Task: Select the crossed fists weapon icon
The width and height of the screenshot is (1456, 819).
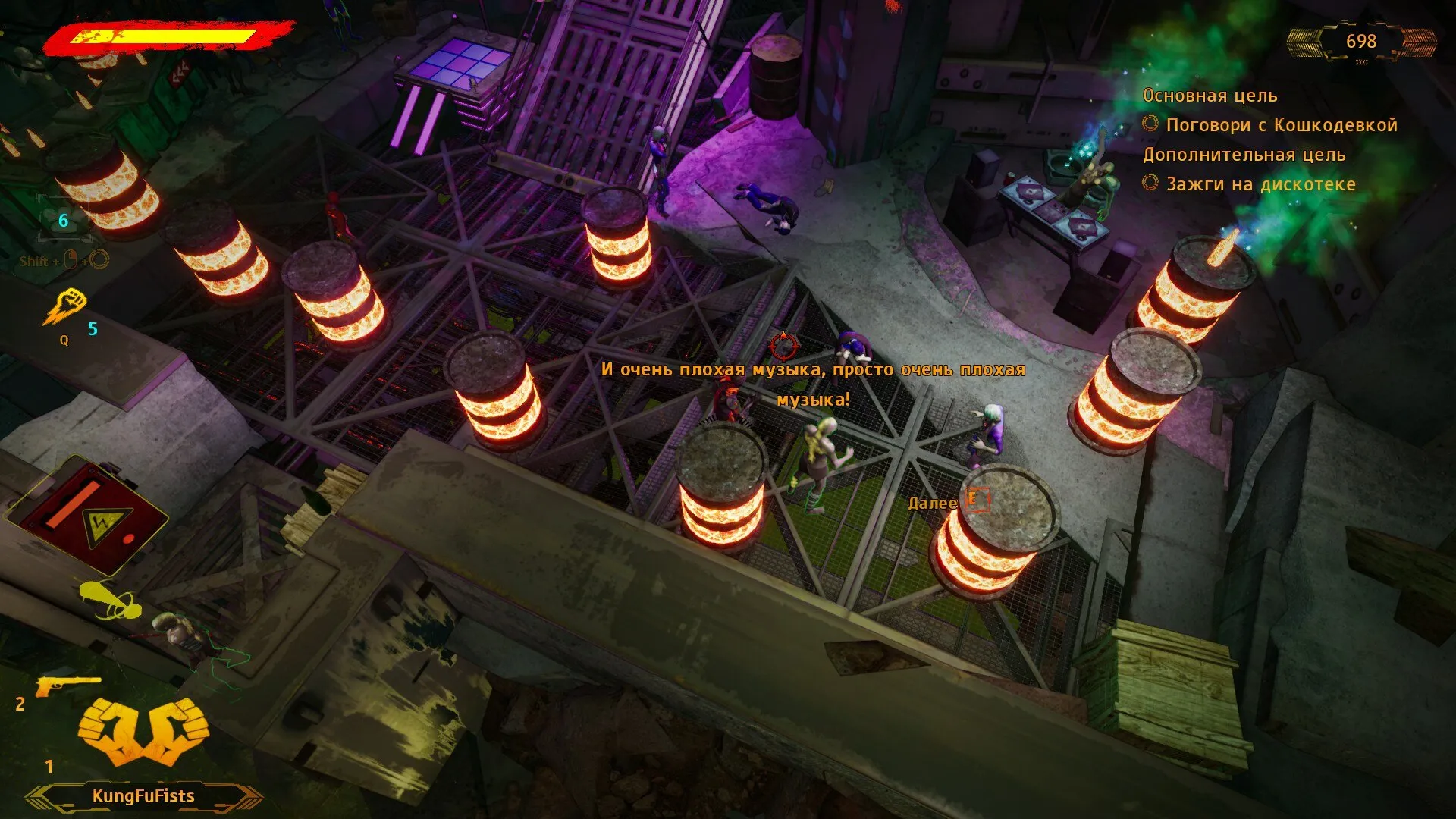Action: tap(143, 730)
